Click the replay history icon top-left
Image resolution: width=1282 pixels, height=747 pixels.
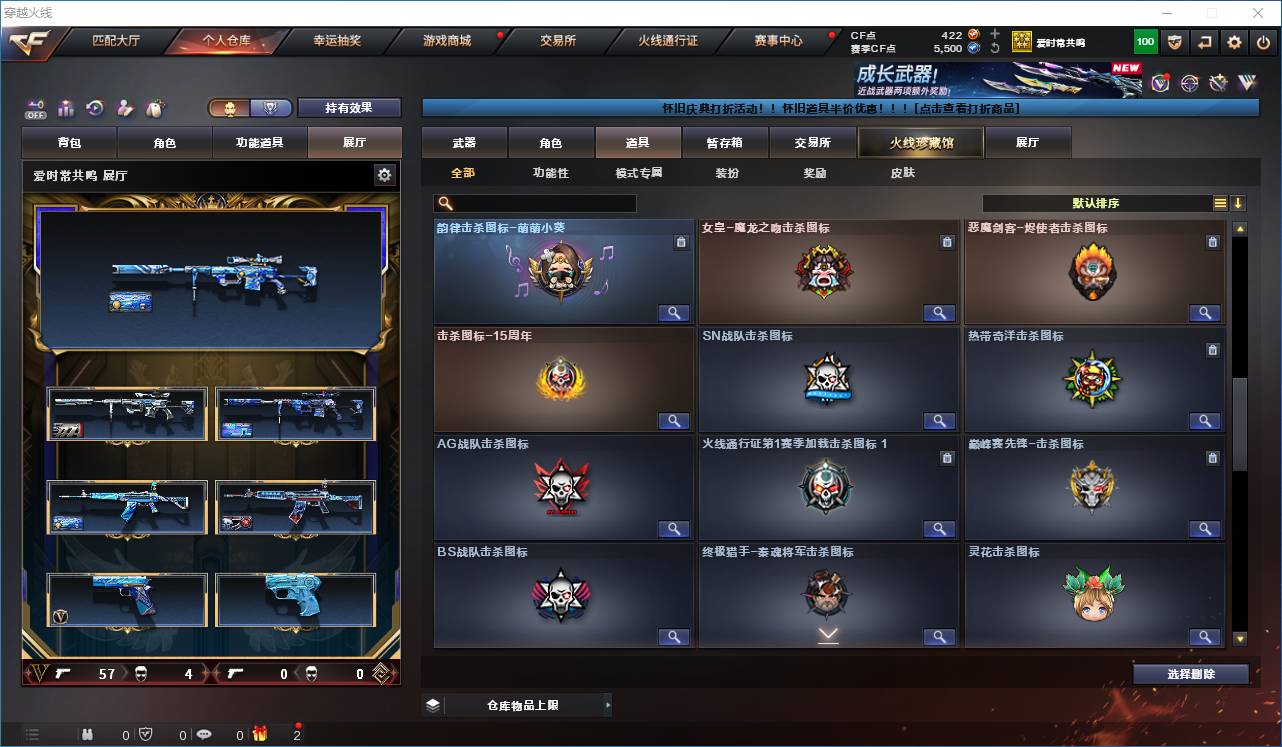94,107
